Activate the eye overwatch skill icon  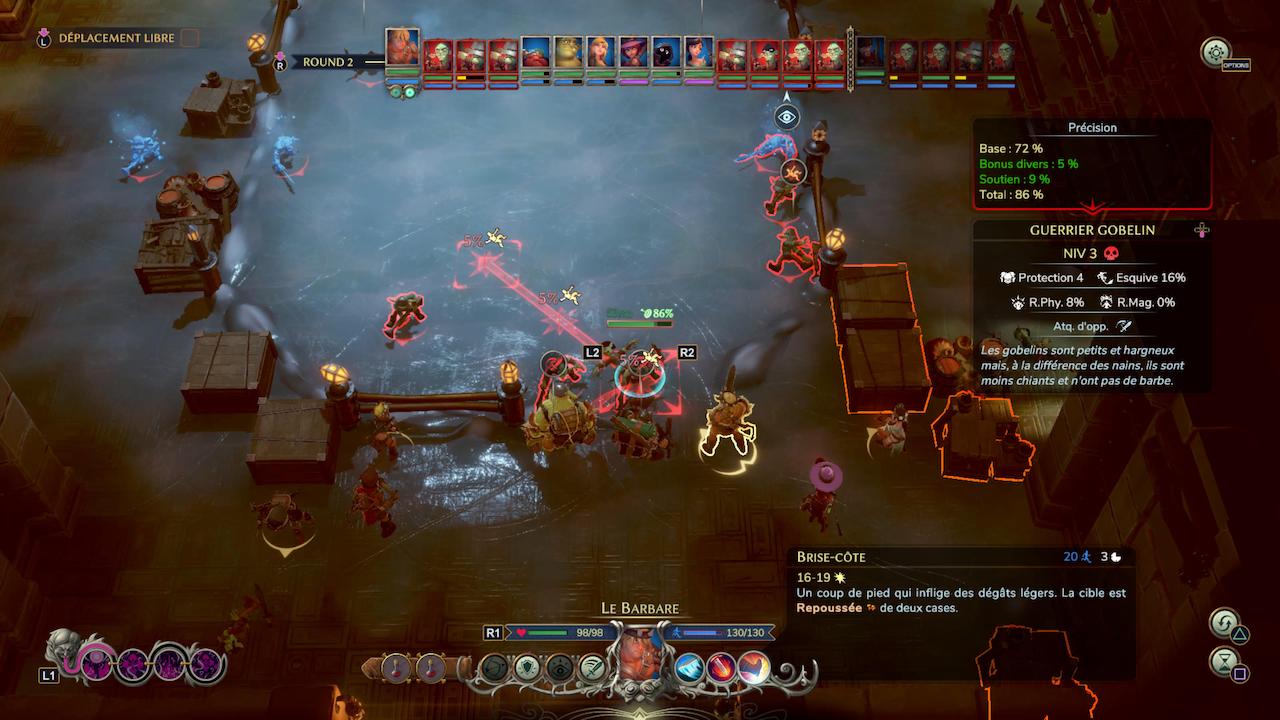pos(559,668)
